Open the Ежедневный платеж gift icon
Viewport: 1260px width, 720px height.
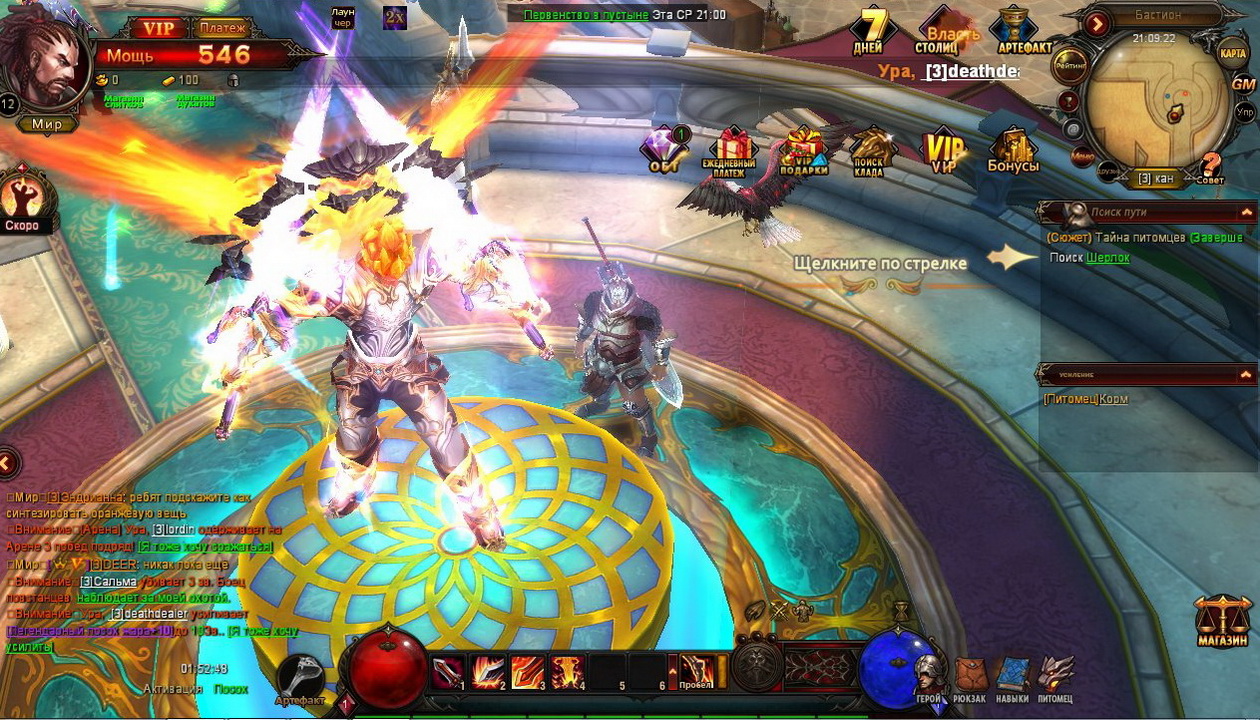click(729, 151)
